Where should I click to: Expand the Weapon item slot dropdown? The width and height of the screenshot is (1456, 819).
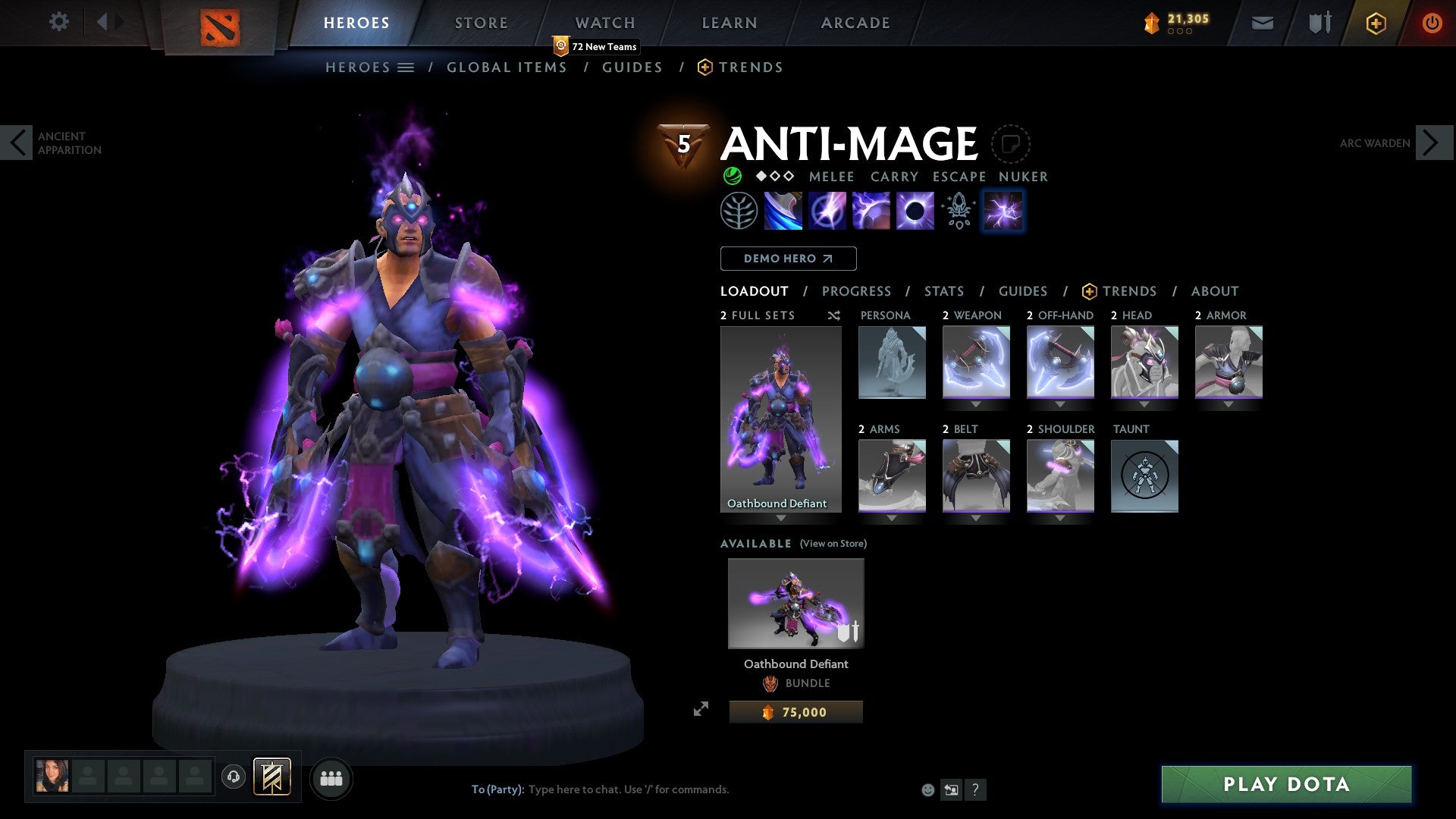(x=975, y=404)
